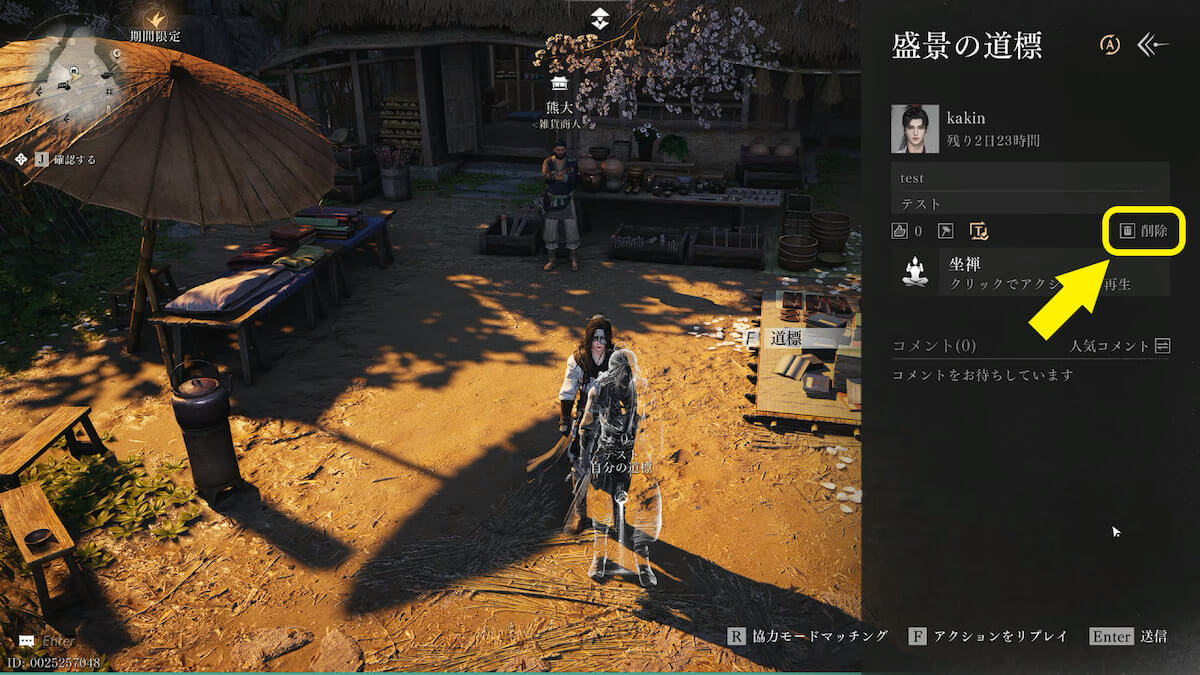The width and height of the screenshot is (1200, 675).
Task: Change comment sorting via 人気コメント
Action: 1119,346
